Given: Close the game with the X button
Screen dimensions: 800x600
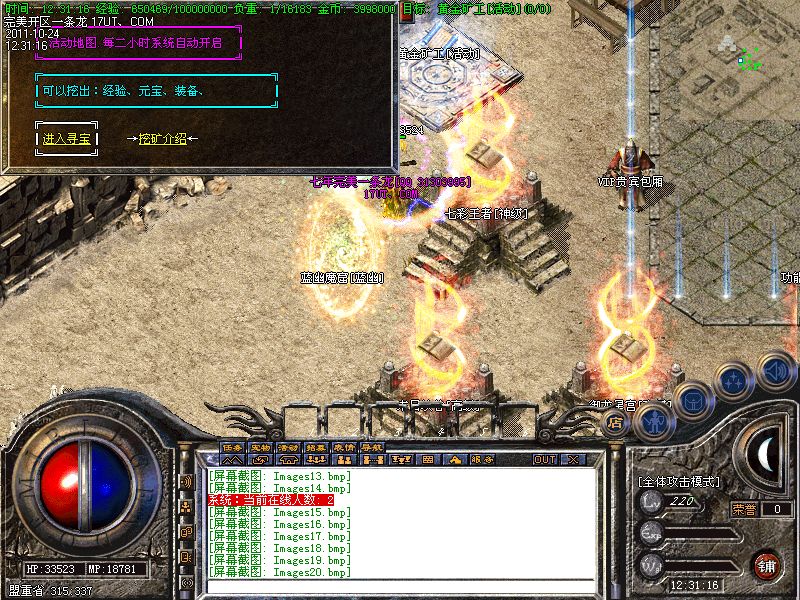Looking at the screenshot, I should coord(573,460).
